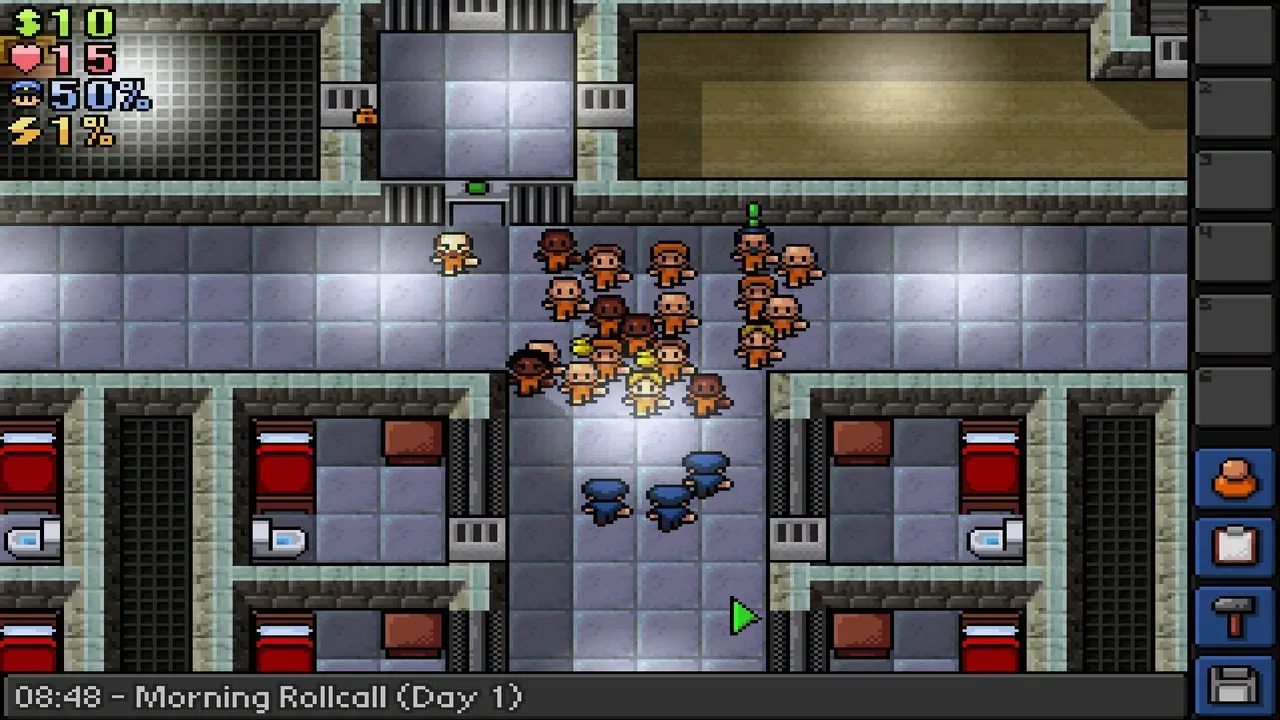Click the green arrow marker near the cells
Viewport: 1280px width, 720px height.
[744, 617]
